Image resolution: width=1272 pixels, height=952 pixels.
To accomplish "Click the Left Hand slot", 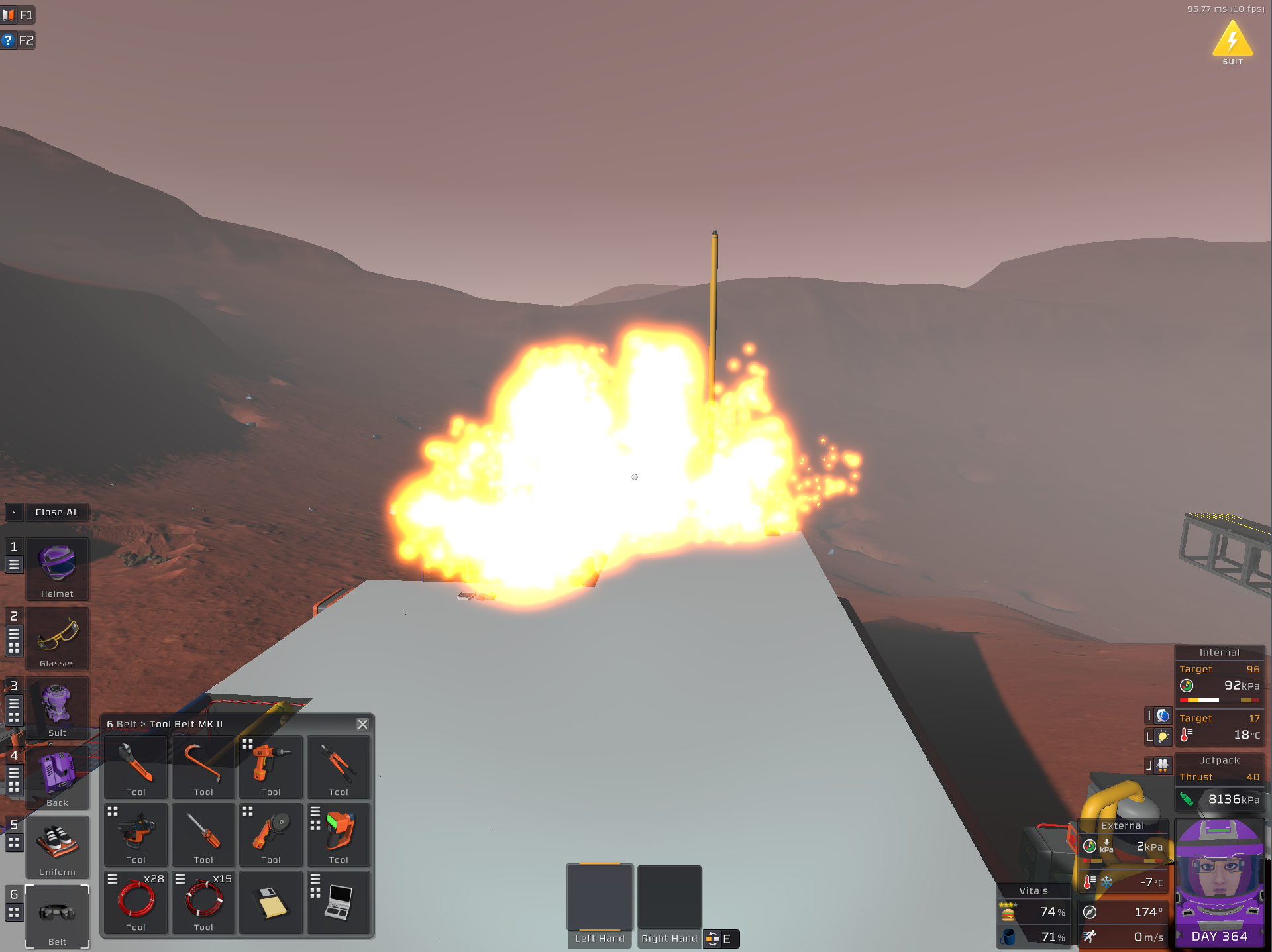I will (600, 898).
